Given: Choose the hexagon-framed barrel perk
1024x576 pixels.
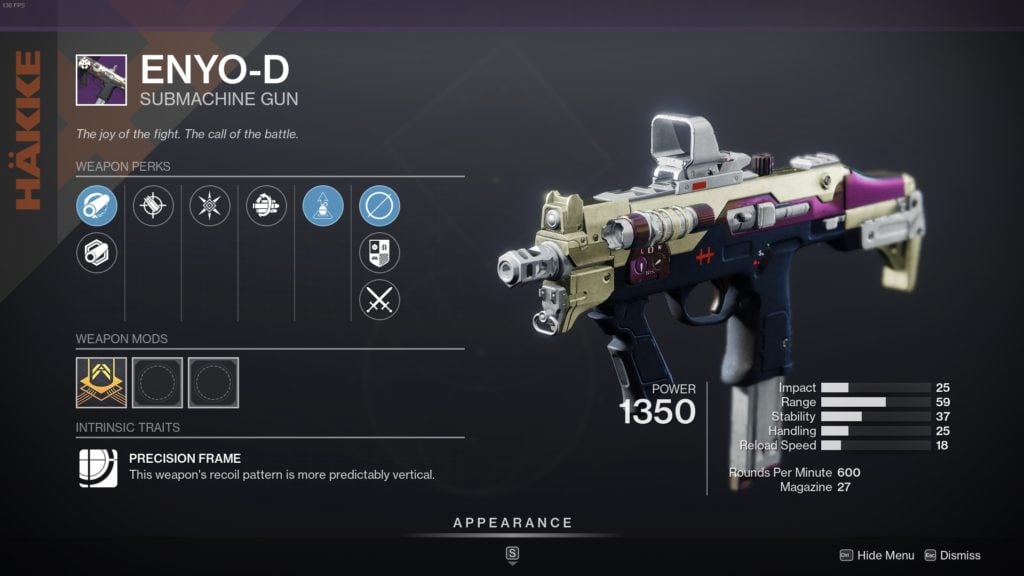Looking at the screenshot, I should [x=97, y=252].
